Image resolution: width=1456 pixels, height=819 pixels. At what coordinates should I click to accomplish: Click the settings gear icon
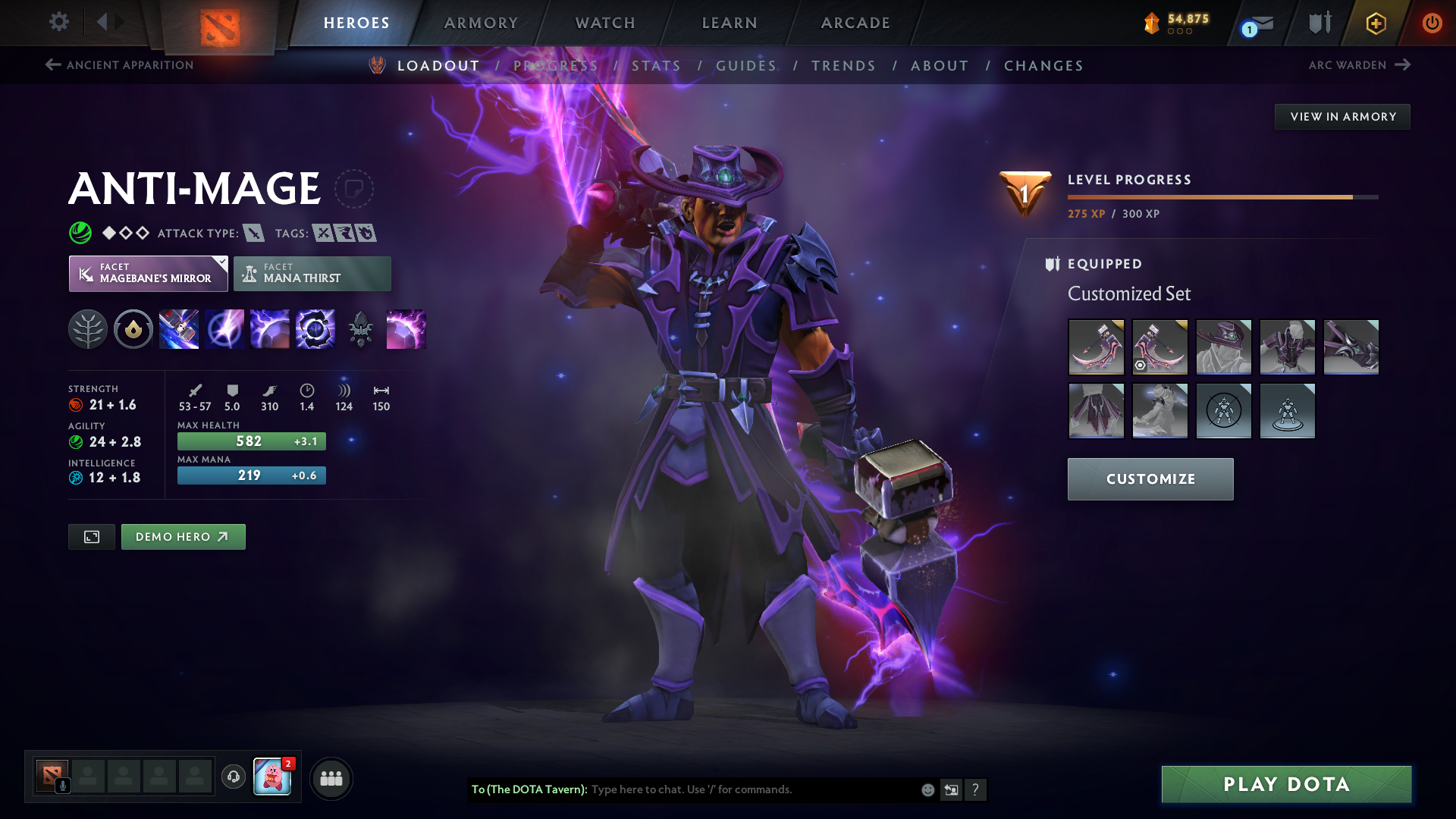pyautogui.click(x=58, y=22)
